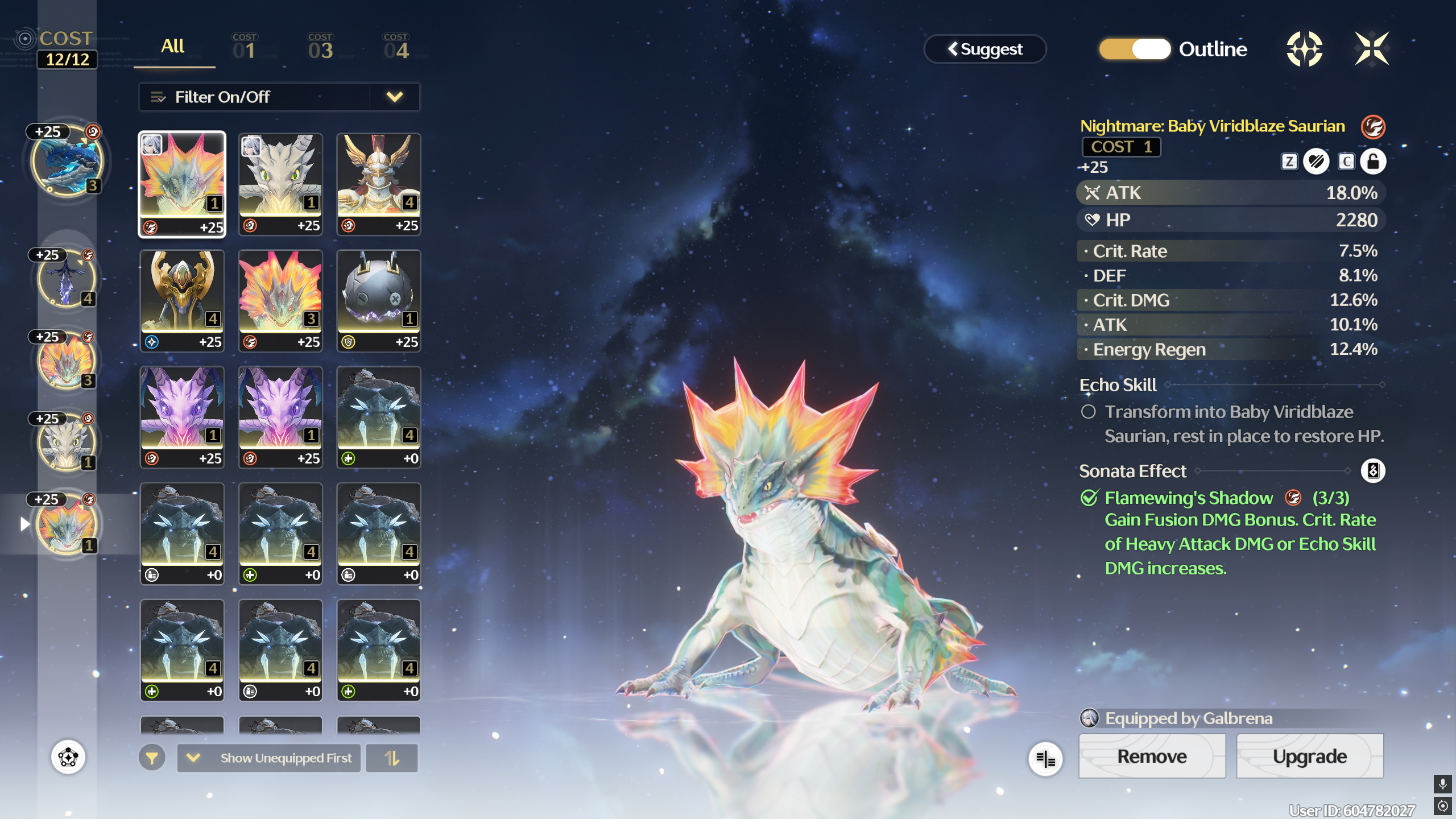1456x819 pixels.
Task: Choose the blue dragon cost 3 equipped slot
Action: [x=67, y=161]
